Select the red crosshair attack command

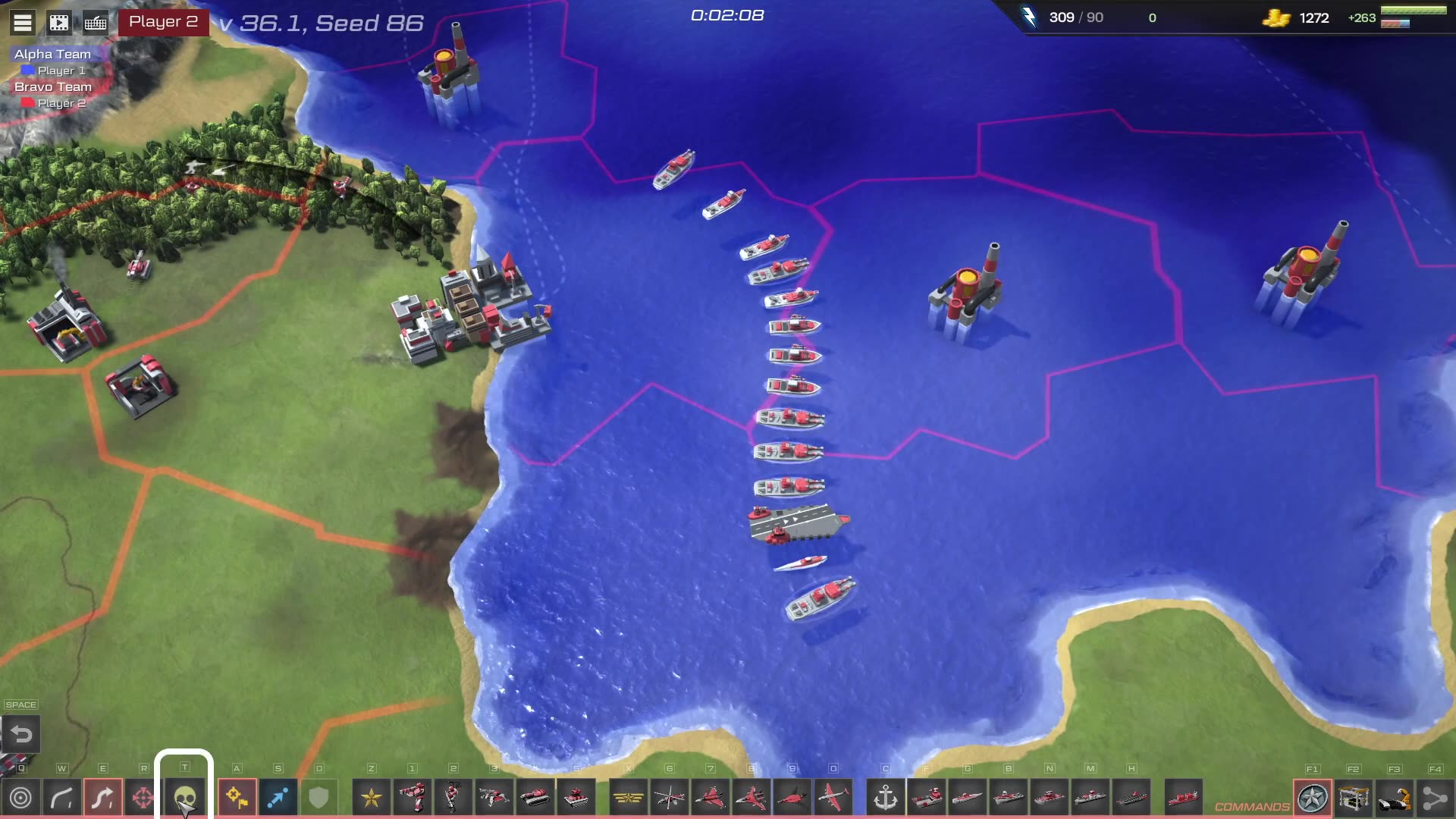click(x=143, y=798)
